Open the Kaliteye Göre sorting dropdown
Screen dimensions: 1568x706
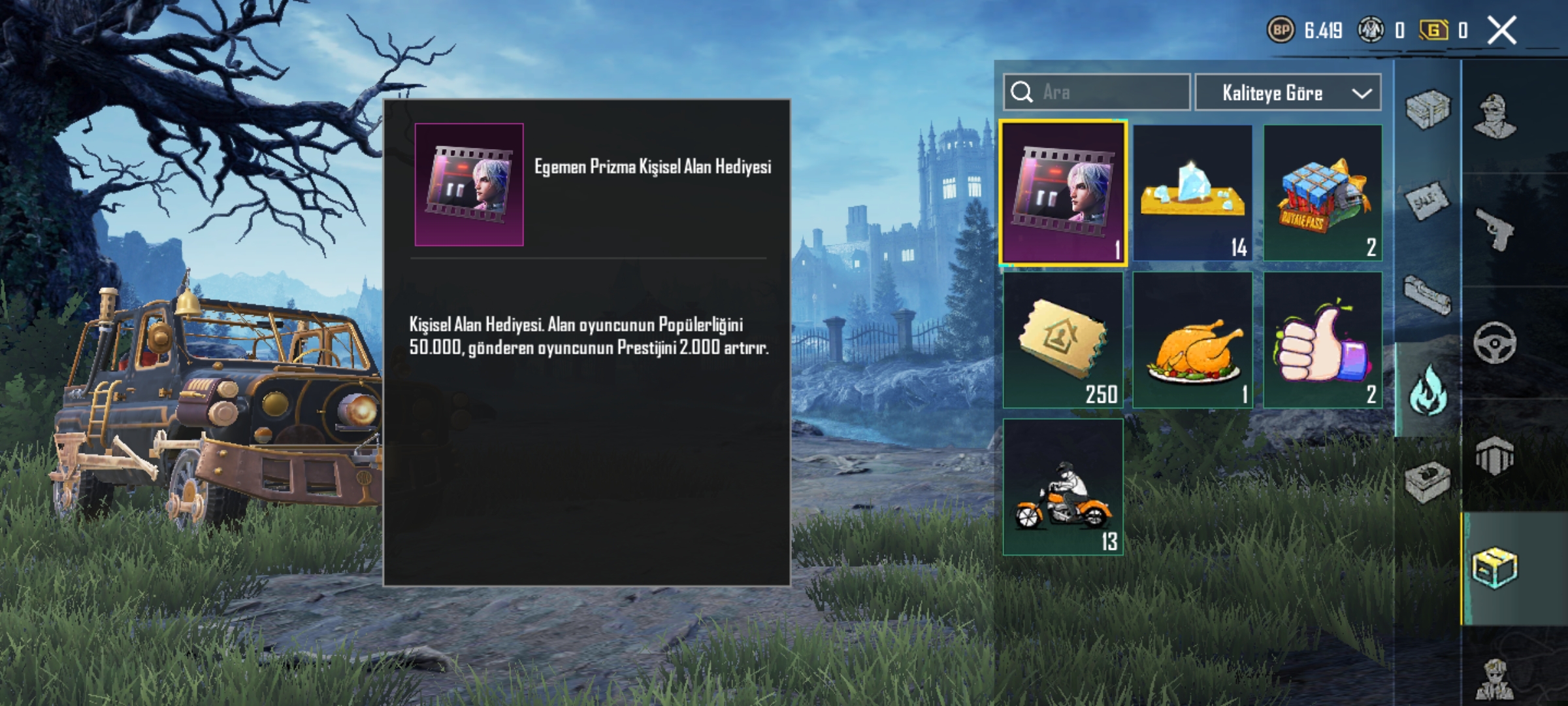pos(1287,93)
